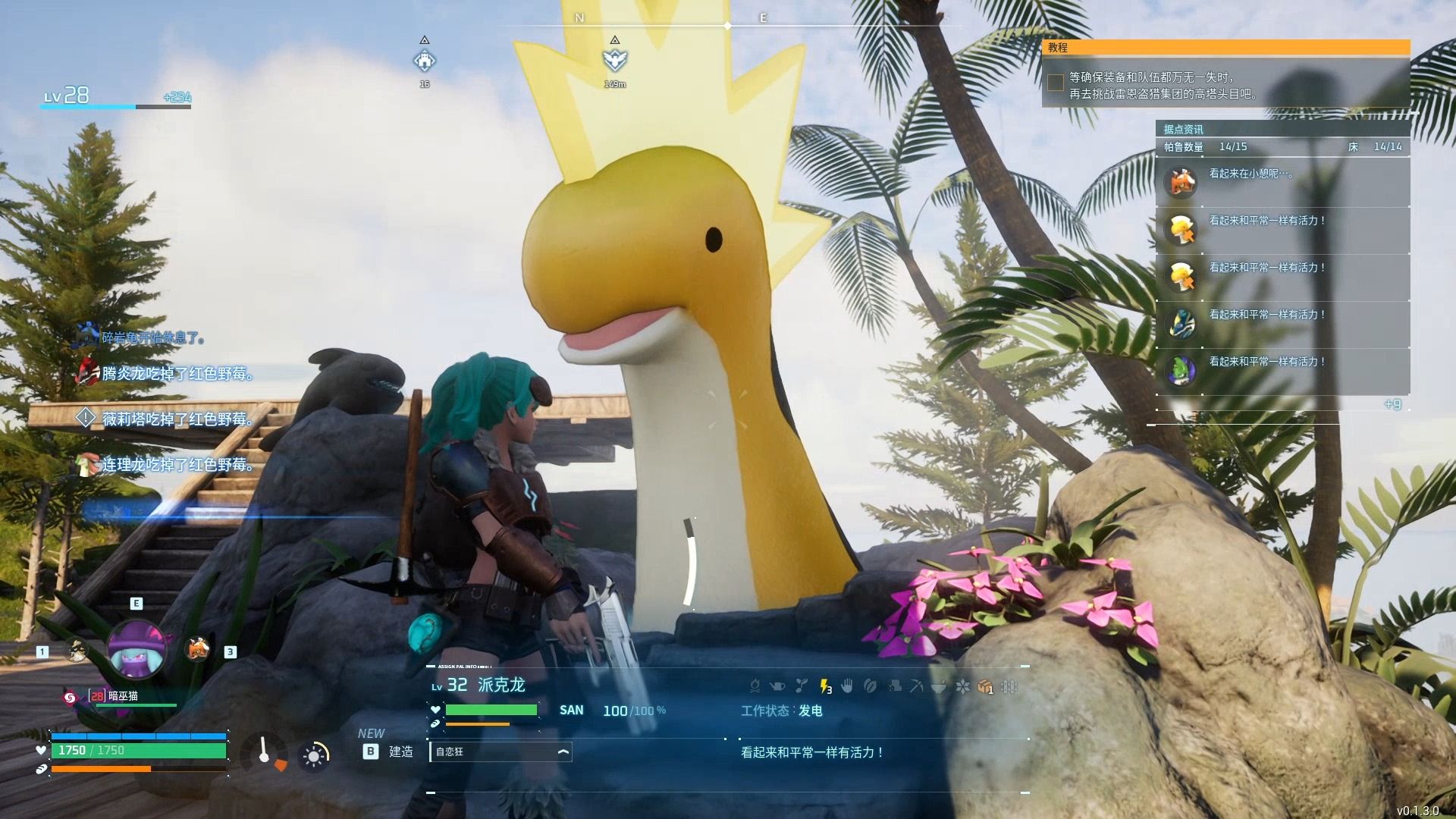Select the green and purple pal row
The image size is (1456, 819).
(1181, 371)
